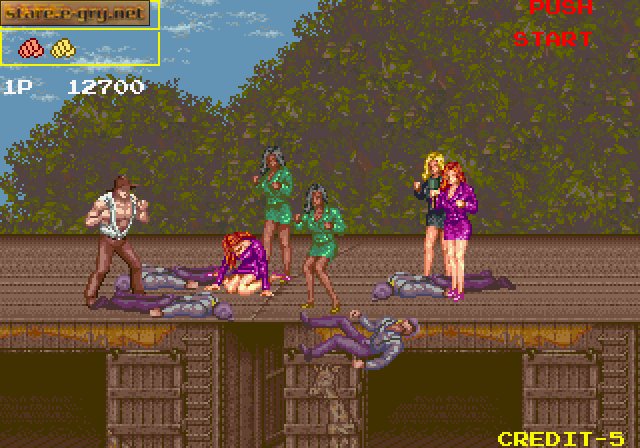Open the stare-e-gry.net watermark link
The height and width of the screenshot is (448, 640).
(x=78, y=13)
